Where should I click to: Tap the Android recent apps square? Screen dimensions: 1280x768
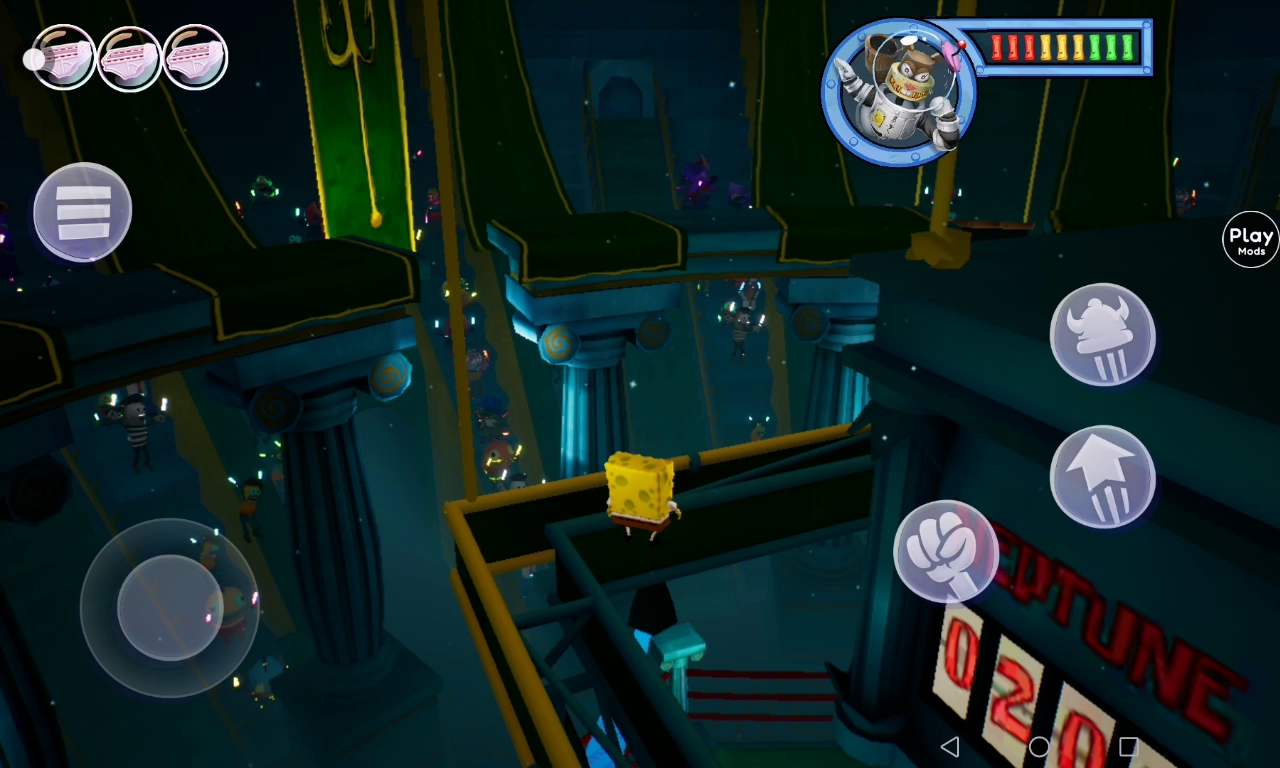click(1128, 746)
